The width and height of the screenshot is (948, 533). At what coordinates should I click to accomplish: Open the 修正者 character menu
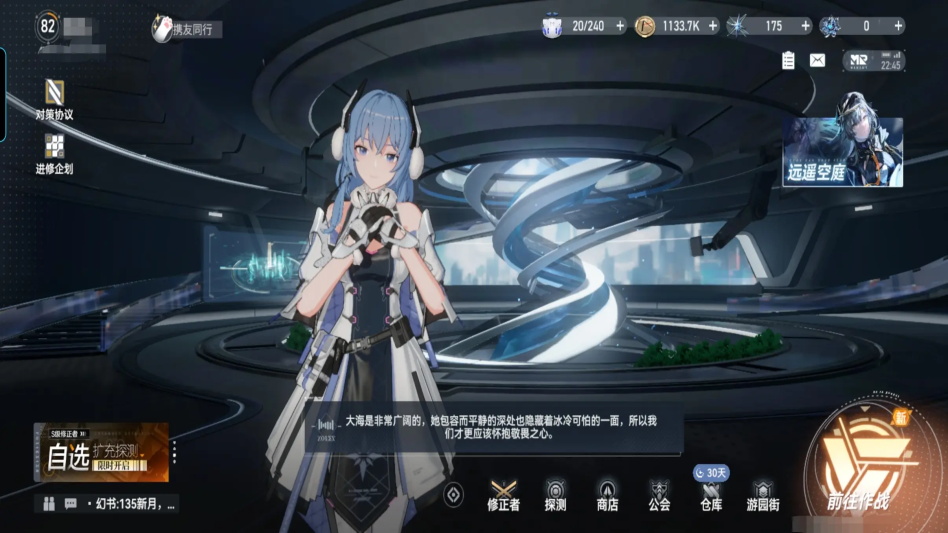coord(503,494)
